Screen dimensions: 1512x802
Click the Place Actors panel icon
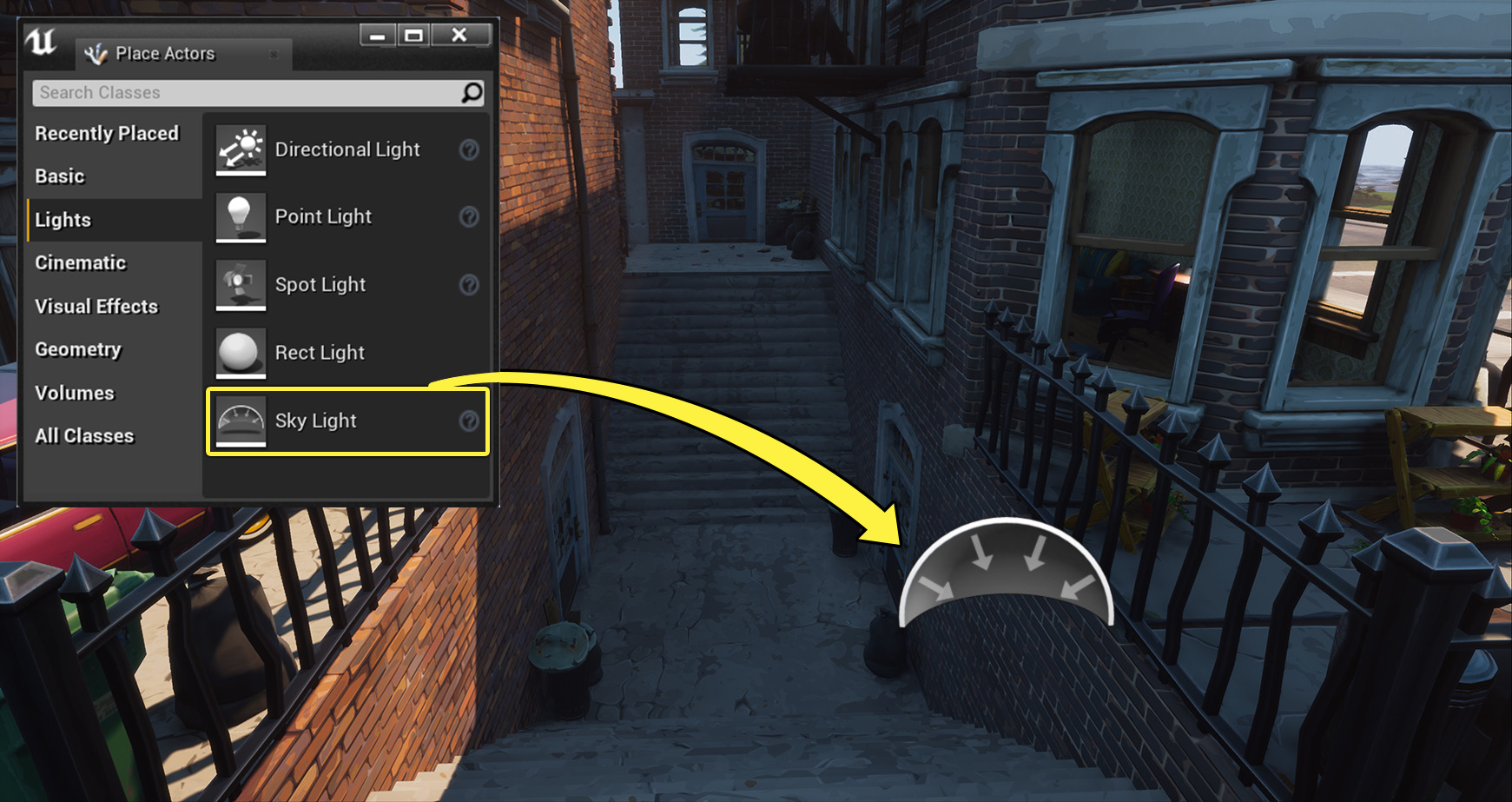(x=96, y=53)
